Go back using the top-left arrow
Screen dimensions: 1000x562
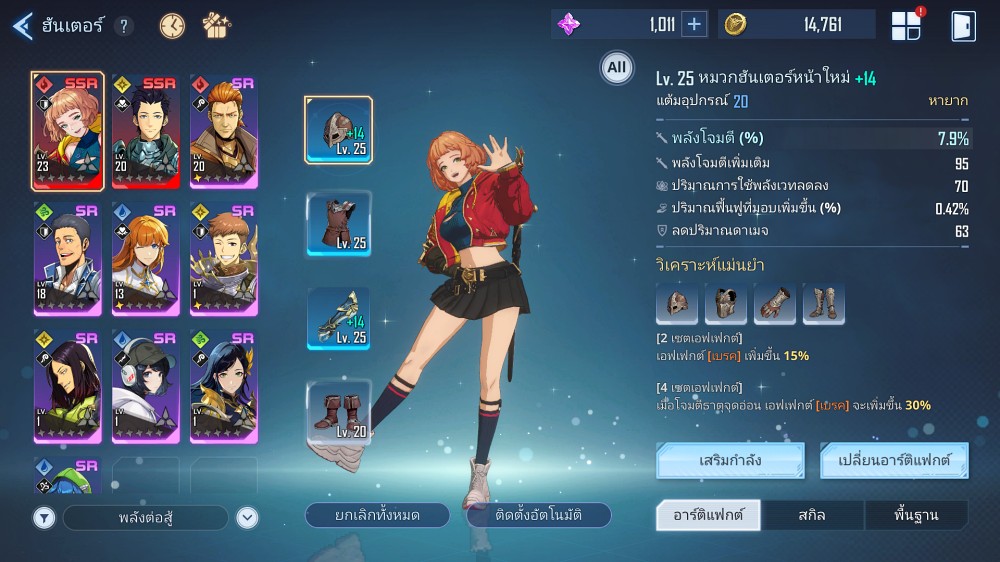(x=22, y=26)
